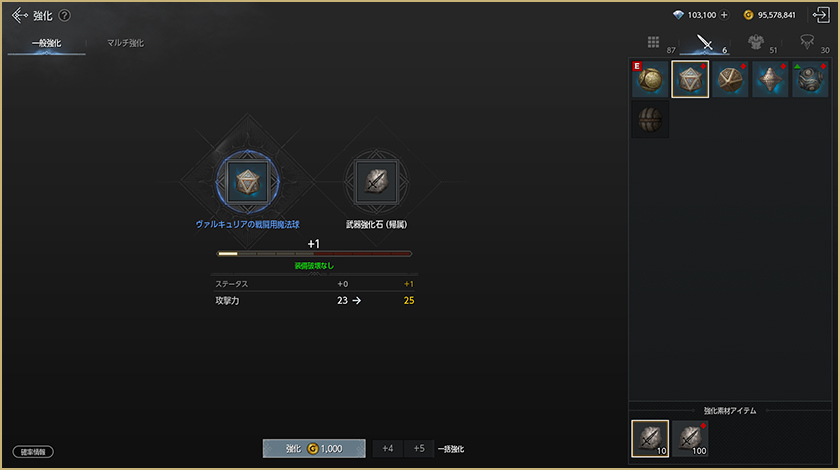
Task: Select the sword weapon filter tab
Action: 705,43
